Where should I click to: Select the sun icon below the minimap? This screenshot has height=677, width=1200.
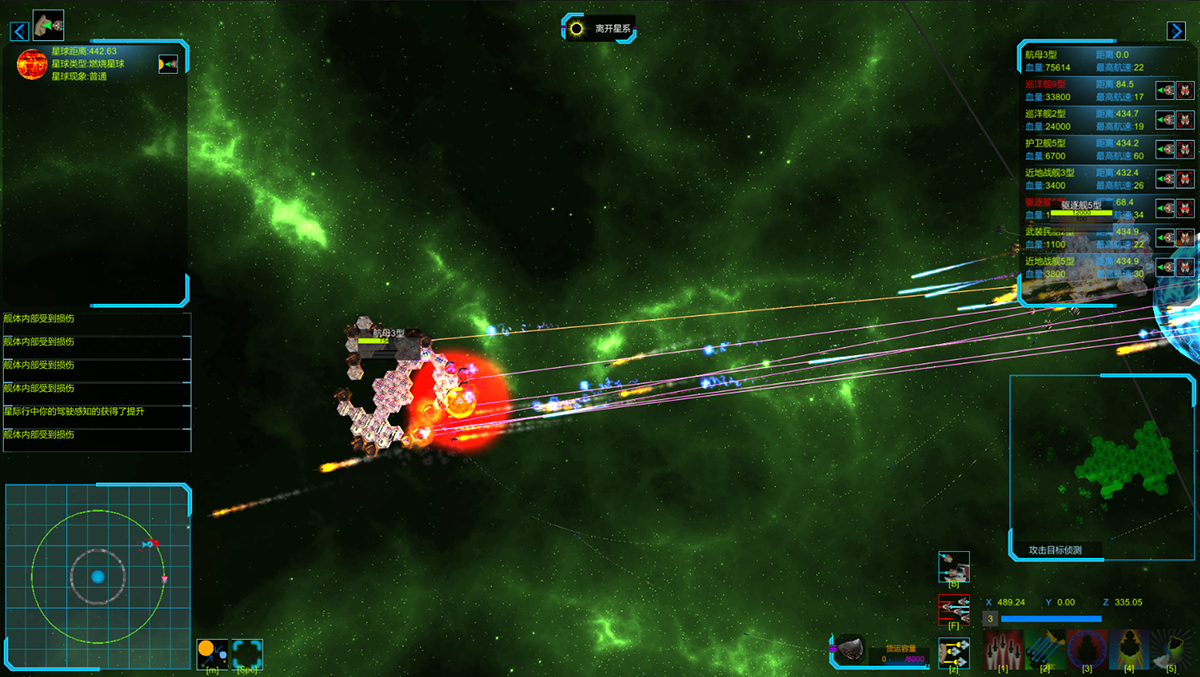coord(212,654)
